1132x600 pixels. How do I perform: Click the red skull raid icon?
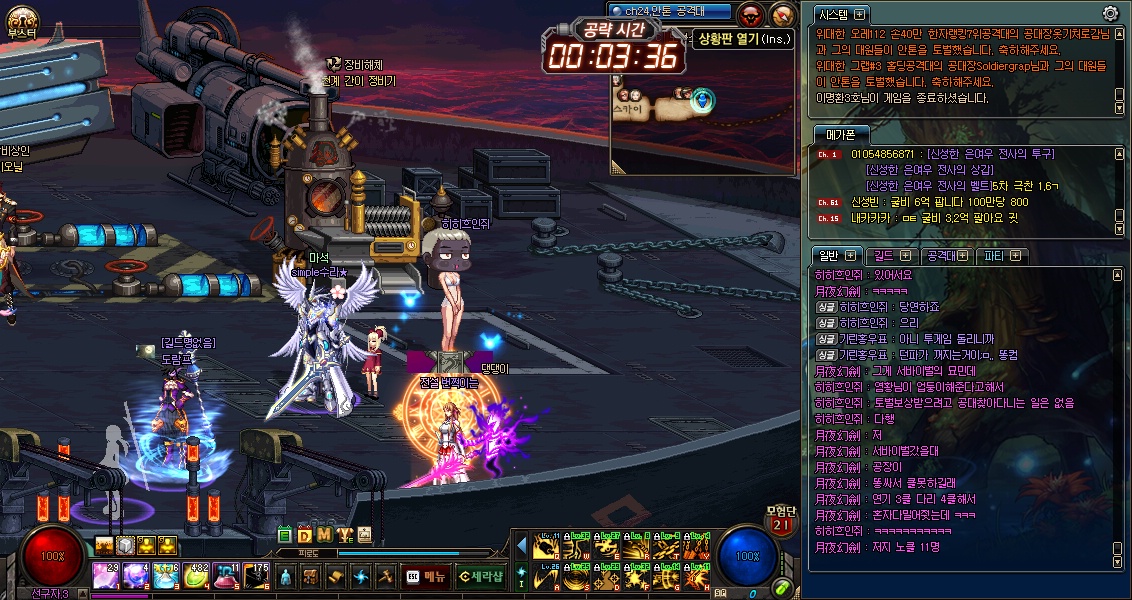point(751,14)
